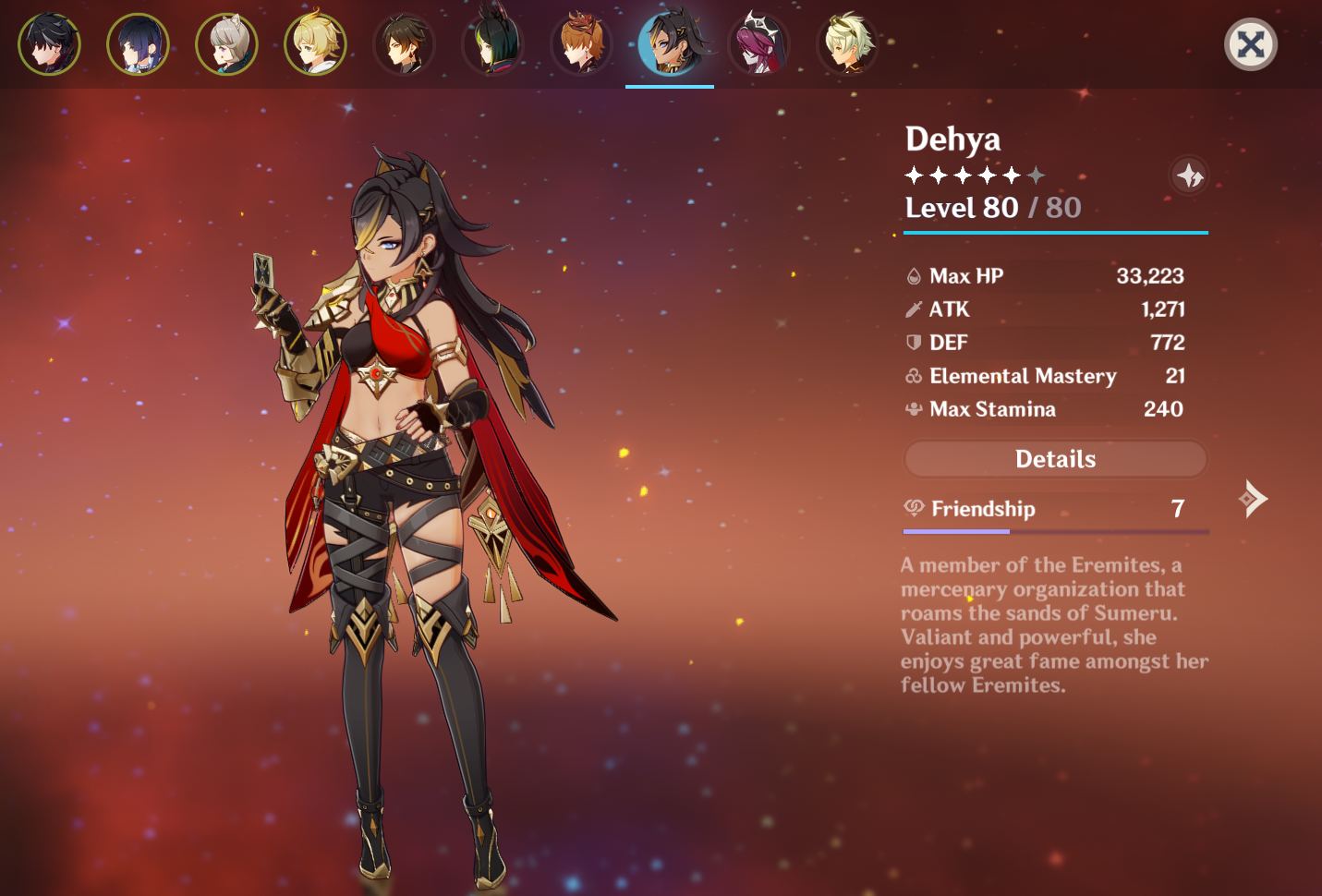The image size is (1322, 896).
Task: Select the first dark-haired character avatar
Action: pyautogui.click(x=49, y=43)
